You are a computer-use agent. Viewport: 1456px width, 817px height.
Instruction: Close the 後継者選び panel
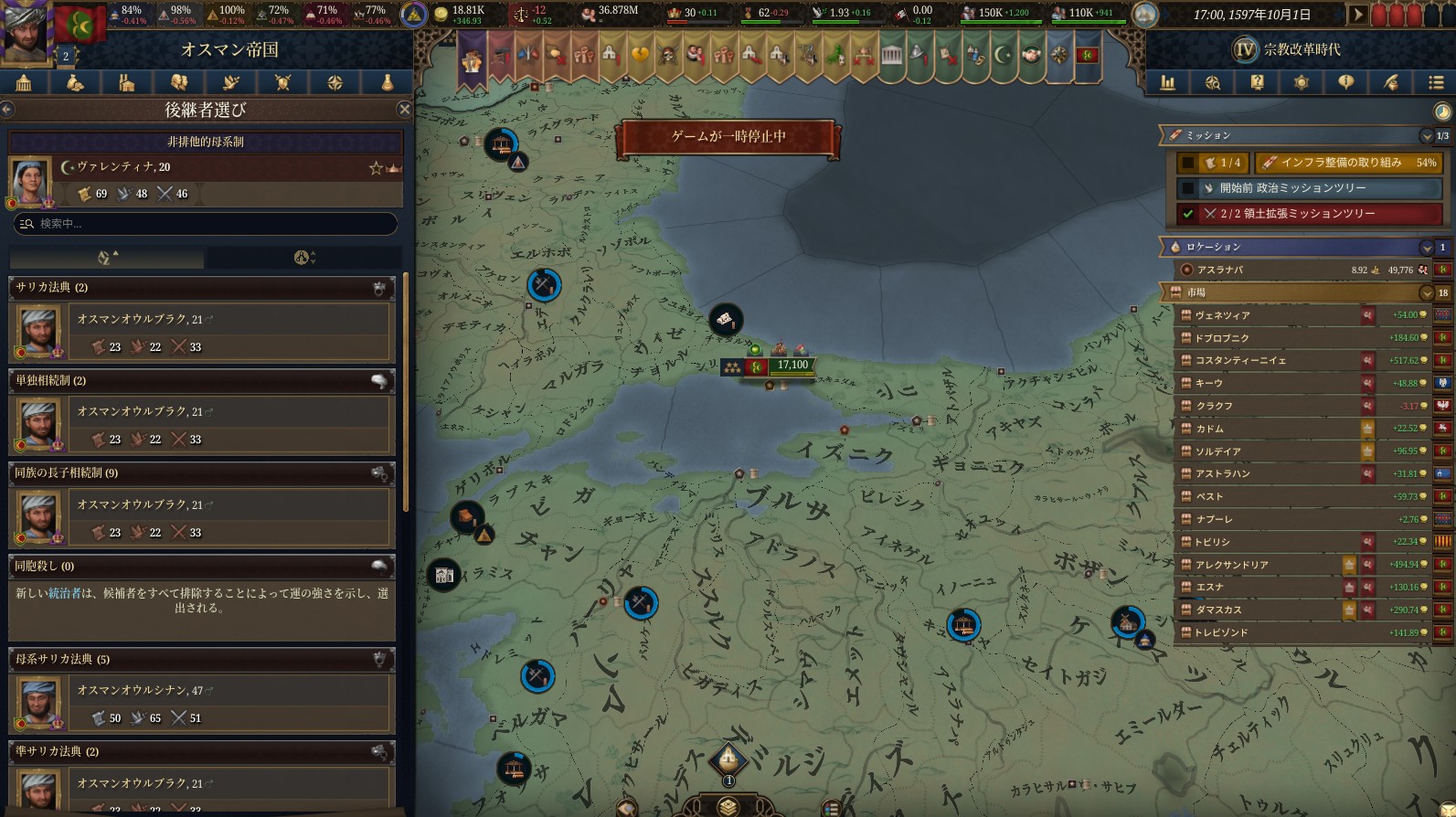pyautogui.click(x=405, y=110)
